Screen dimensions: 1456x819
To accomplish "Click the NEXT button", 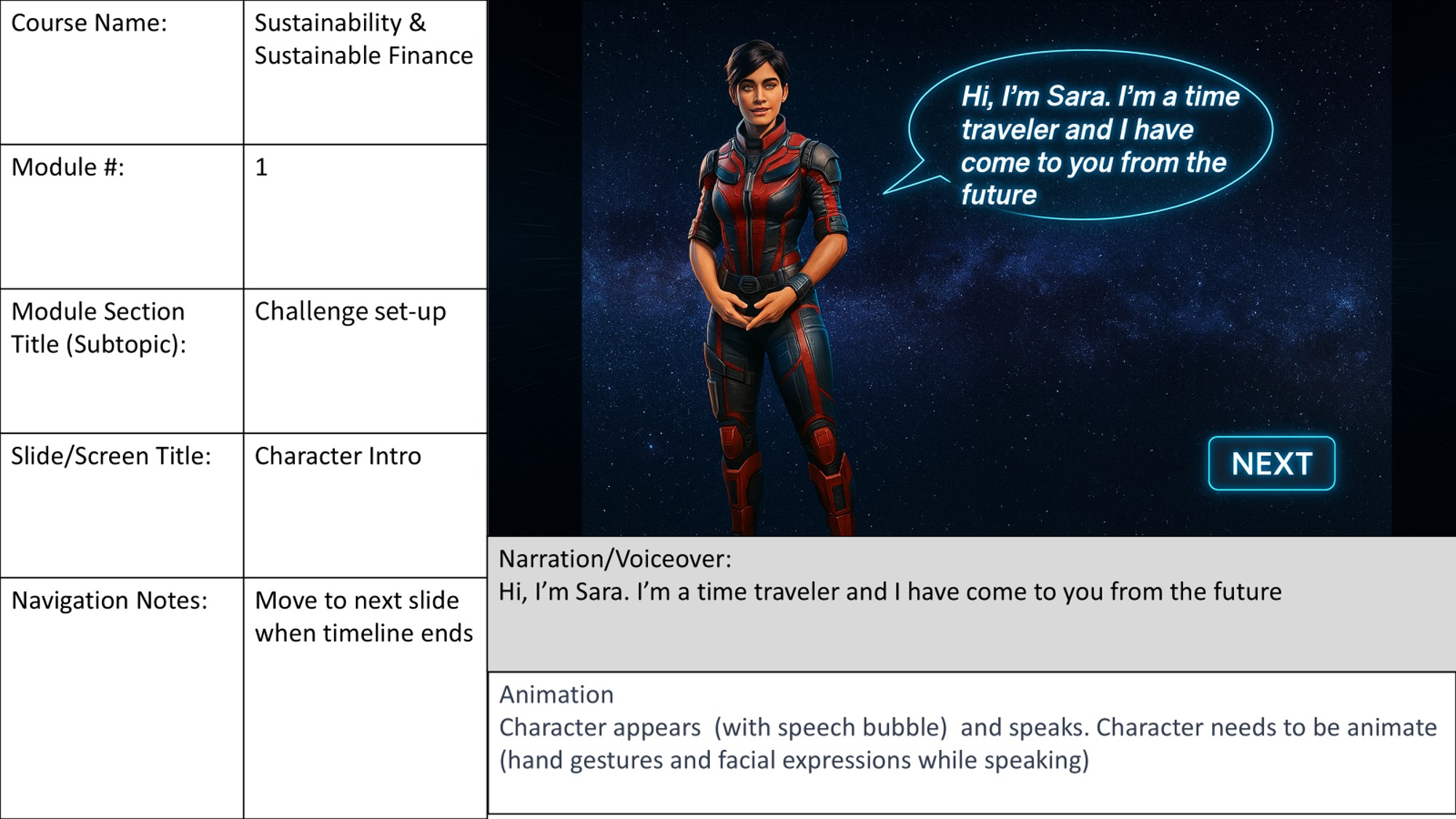I will tap(1271, 463).
